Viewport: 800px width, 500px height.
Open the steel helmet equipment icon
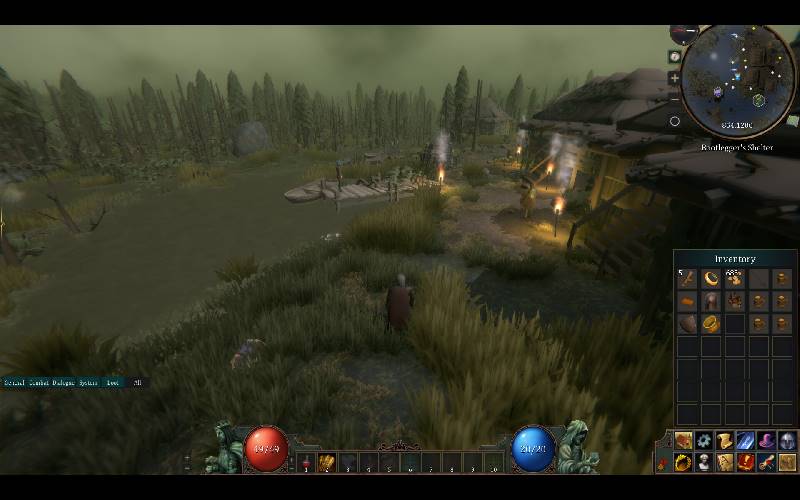tap(787, 441)
